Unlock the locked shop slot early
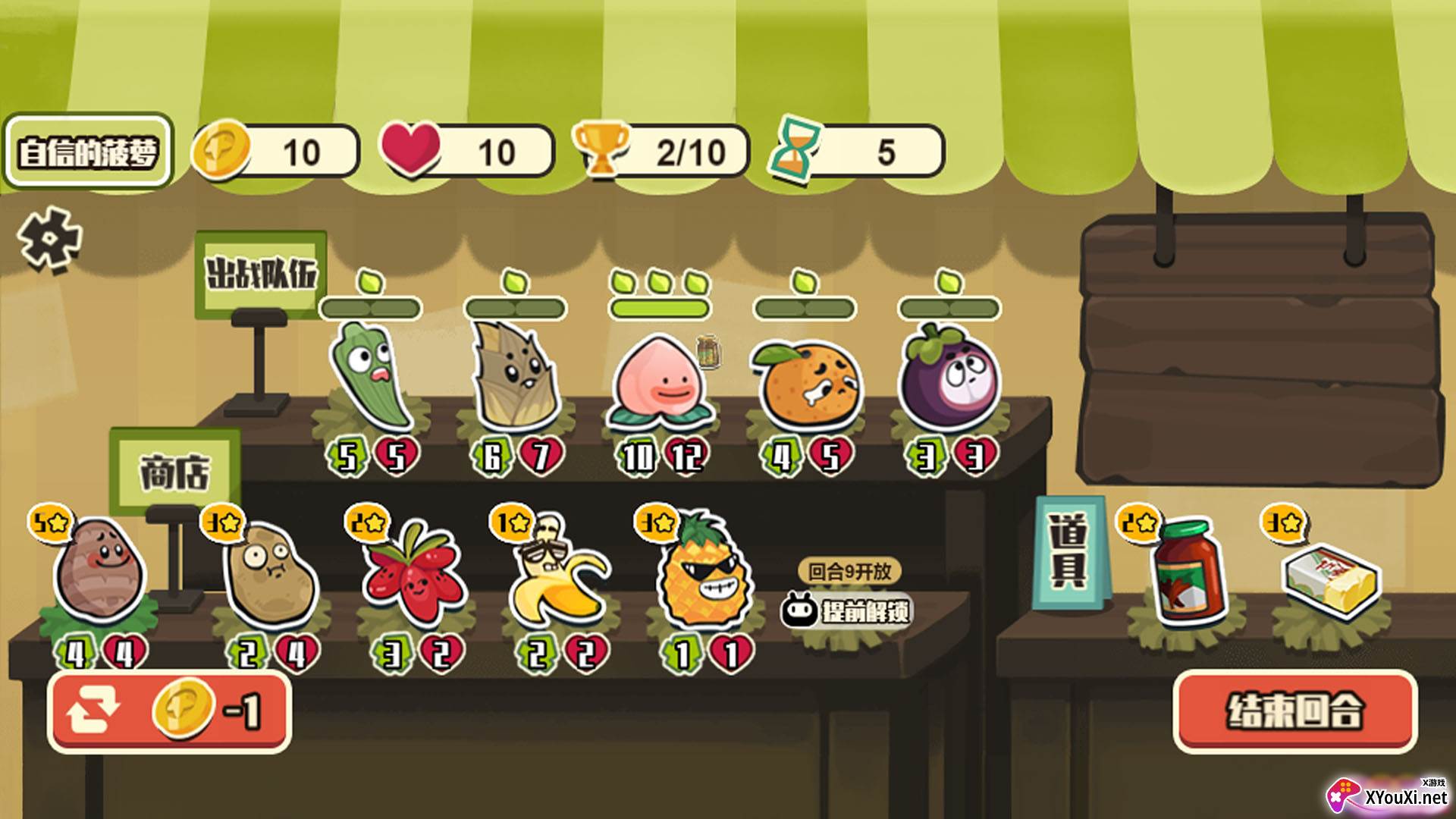1456x819 pixels. click(849, 610)
